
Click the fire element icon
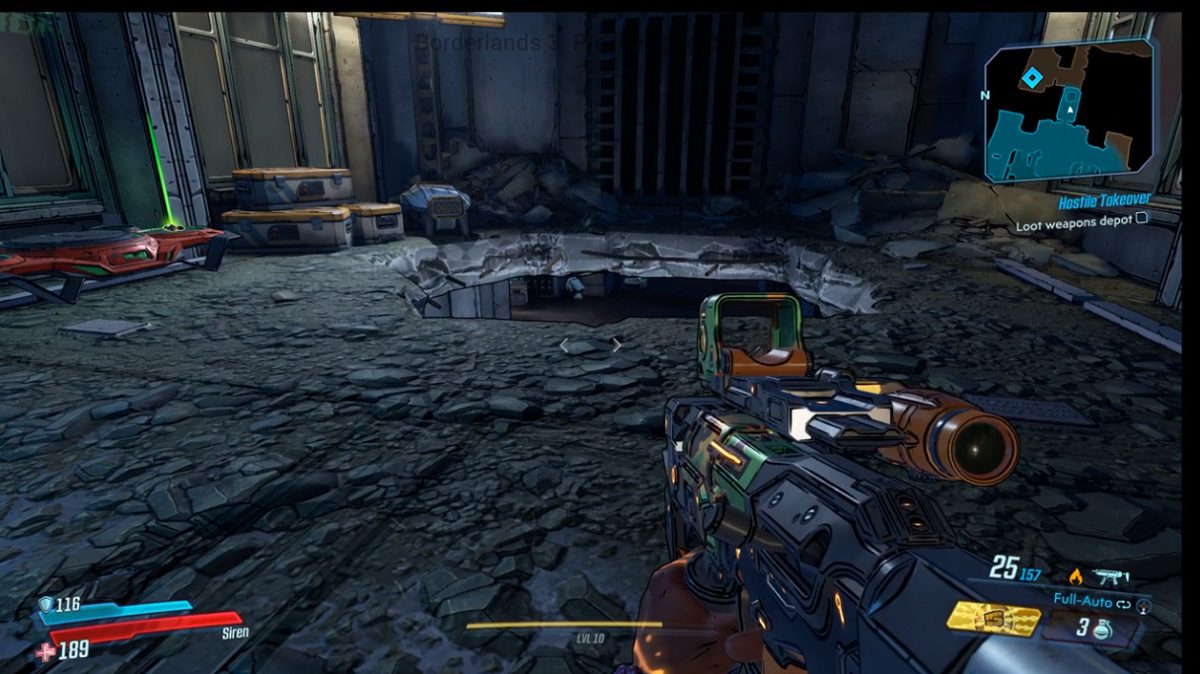click(1076, 576)
